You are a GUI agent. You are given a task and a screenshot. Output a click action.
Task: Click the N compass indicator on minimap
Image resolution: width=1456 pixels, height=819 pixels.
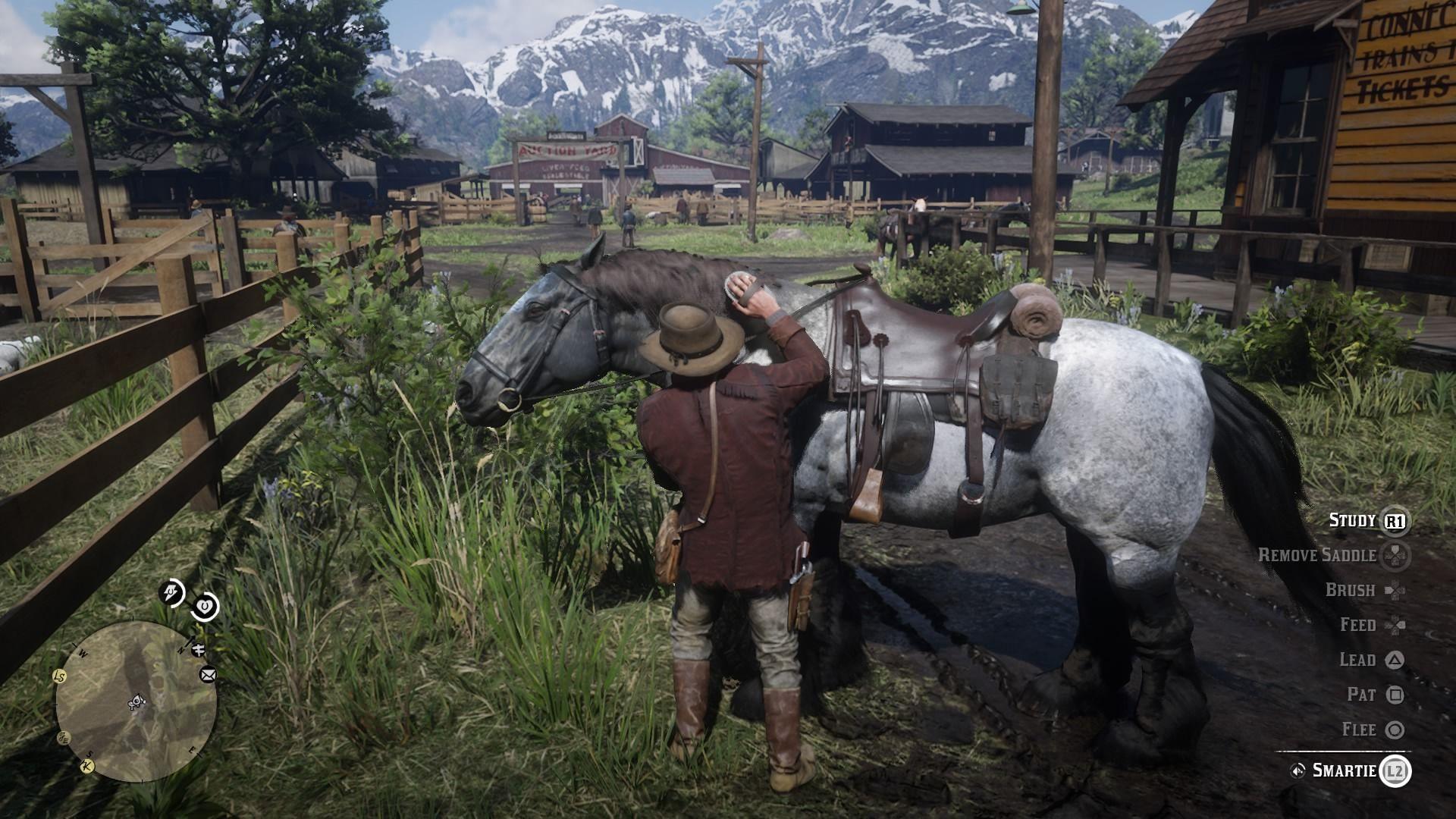coord(180,650)
